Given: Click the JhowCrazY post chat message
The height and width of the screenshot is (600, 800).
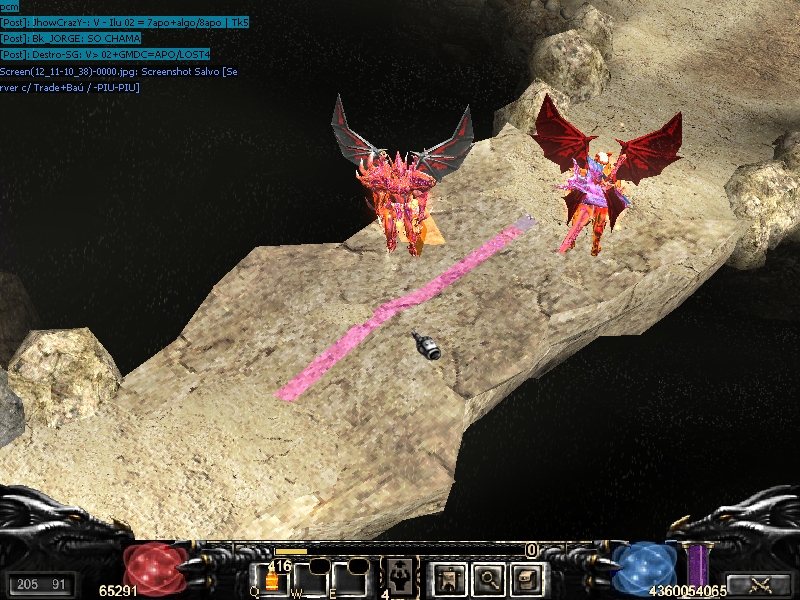Looking at the screenshot, I should point(125,22).
